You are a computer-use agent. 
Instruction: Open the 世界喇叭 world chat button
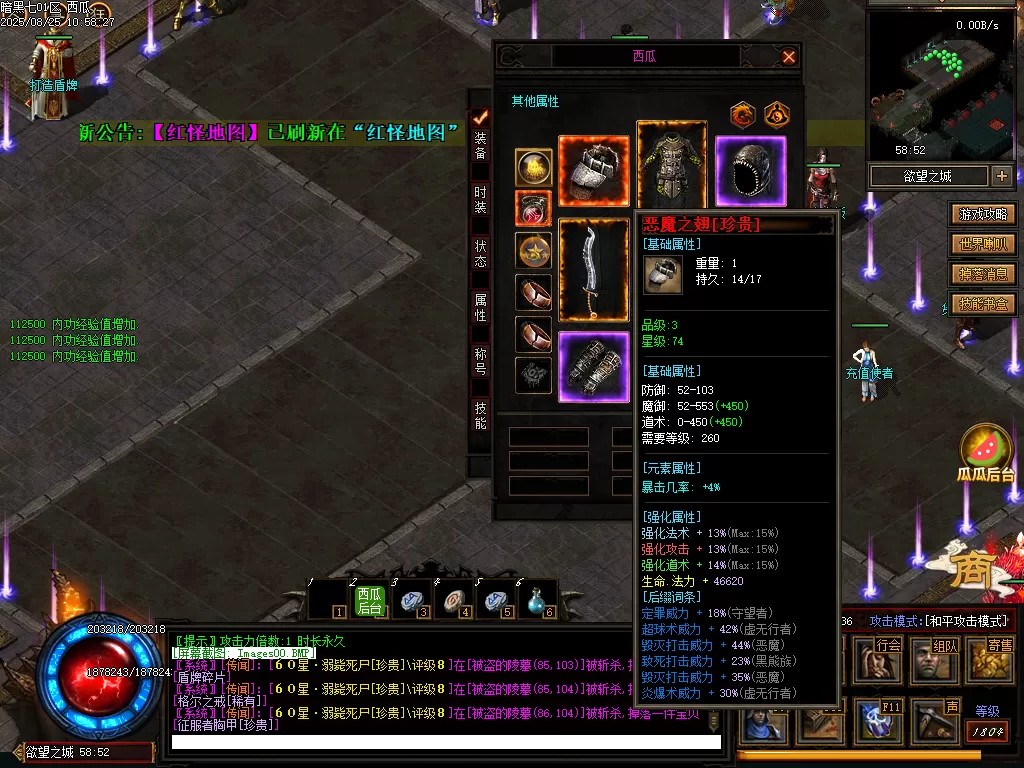click(x=984, y=244)
